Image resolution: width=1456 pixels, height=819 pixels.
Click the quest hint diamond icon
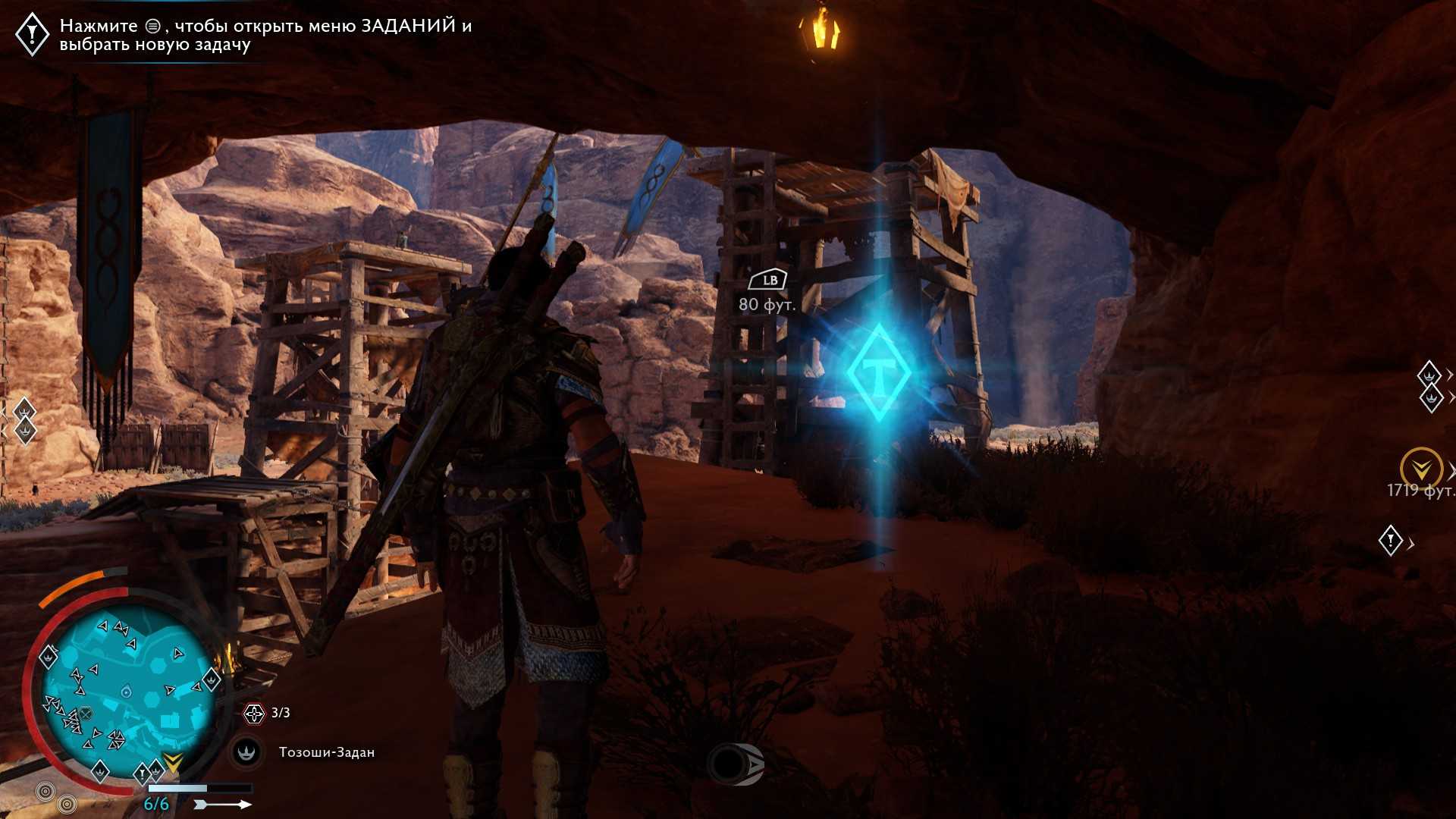33,33
